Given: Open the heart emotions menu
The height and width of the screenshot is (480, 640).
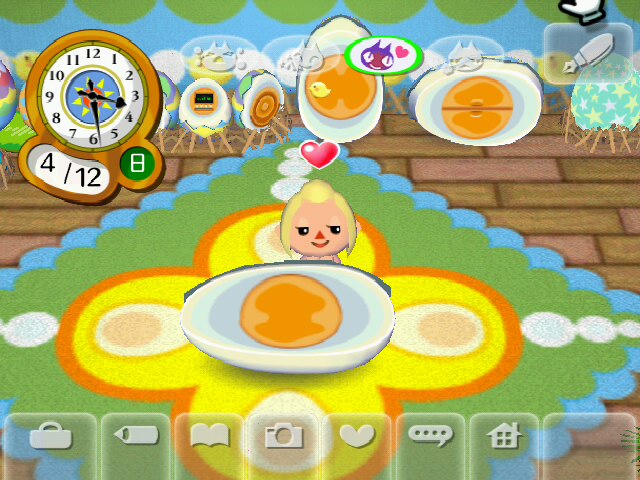Looking at the screenshot, I should (x=356, y=436).
